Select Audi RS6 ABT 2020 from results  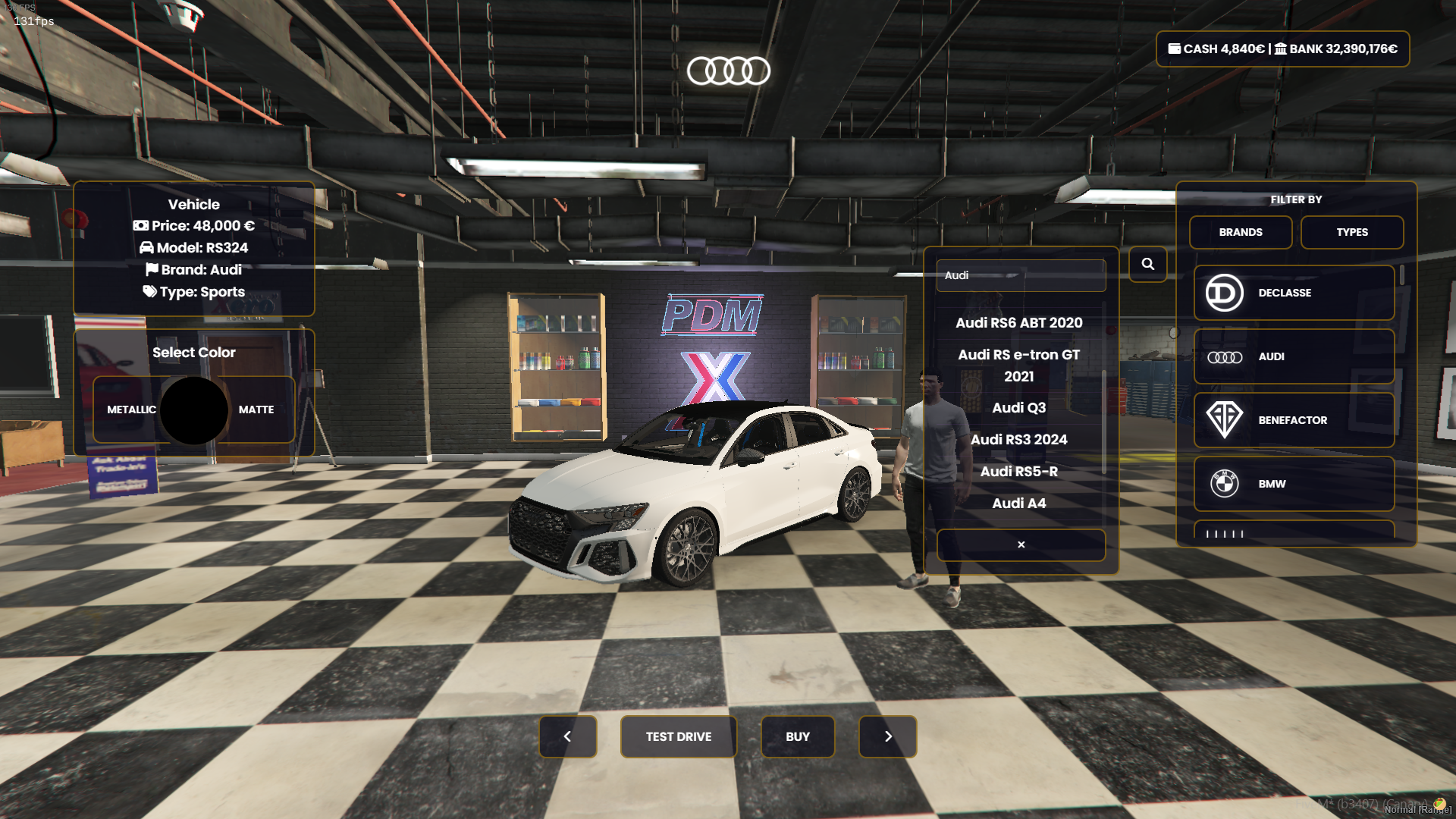click(x=1018, y=323)
